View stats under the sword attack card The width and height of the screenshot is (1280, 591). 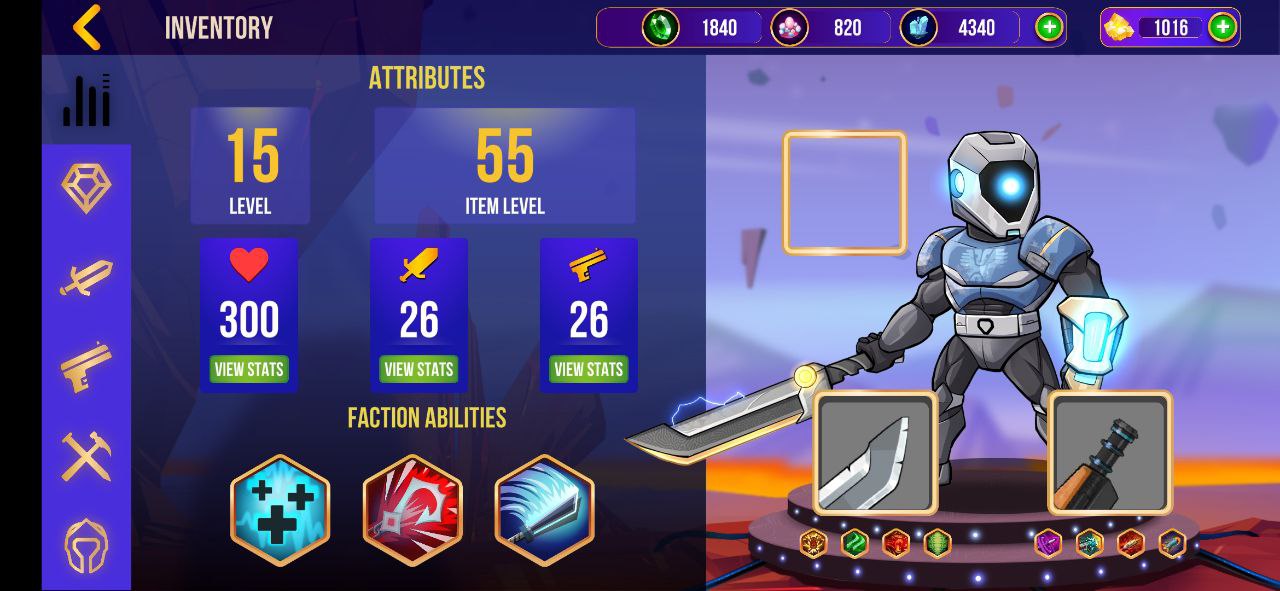pyautogui.click(x=419, y=369)
